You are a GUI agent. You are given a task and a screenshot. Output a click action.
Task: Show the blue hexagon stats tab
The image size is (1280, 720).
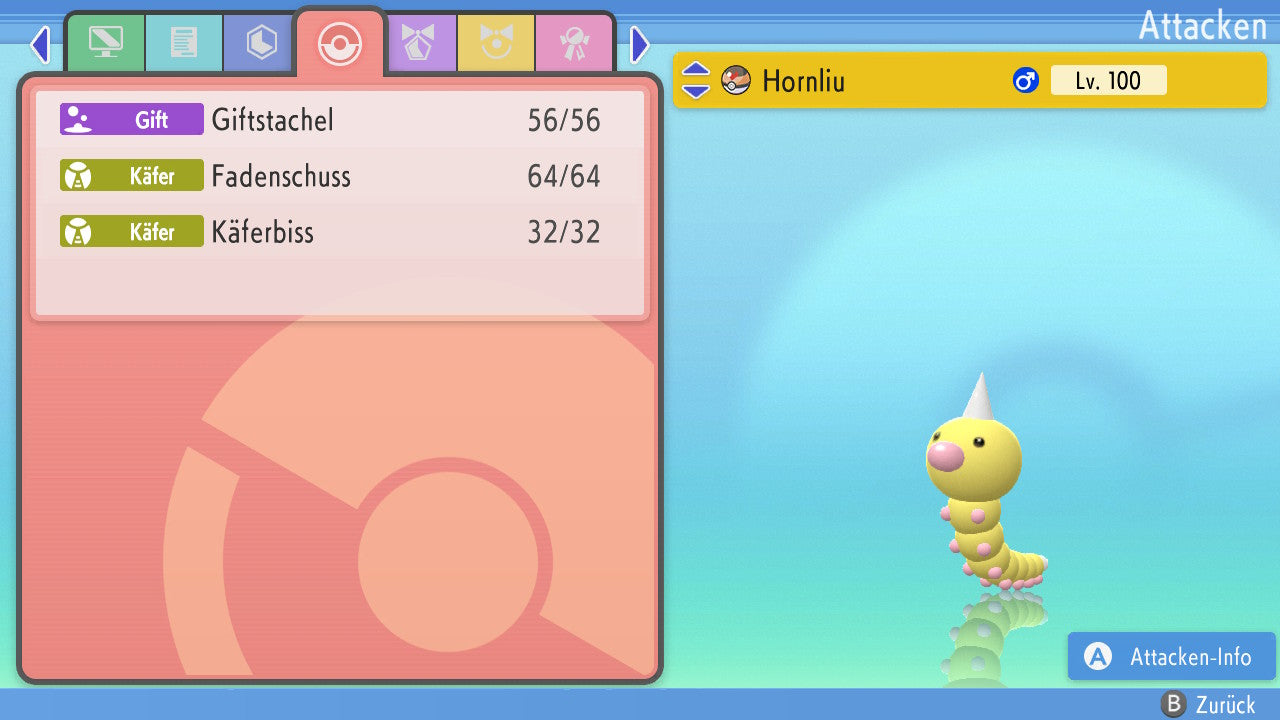point(261,43)
